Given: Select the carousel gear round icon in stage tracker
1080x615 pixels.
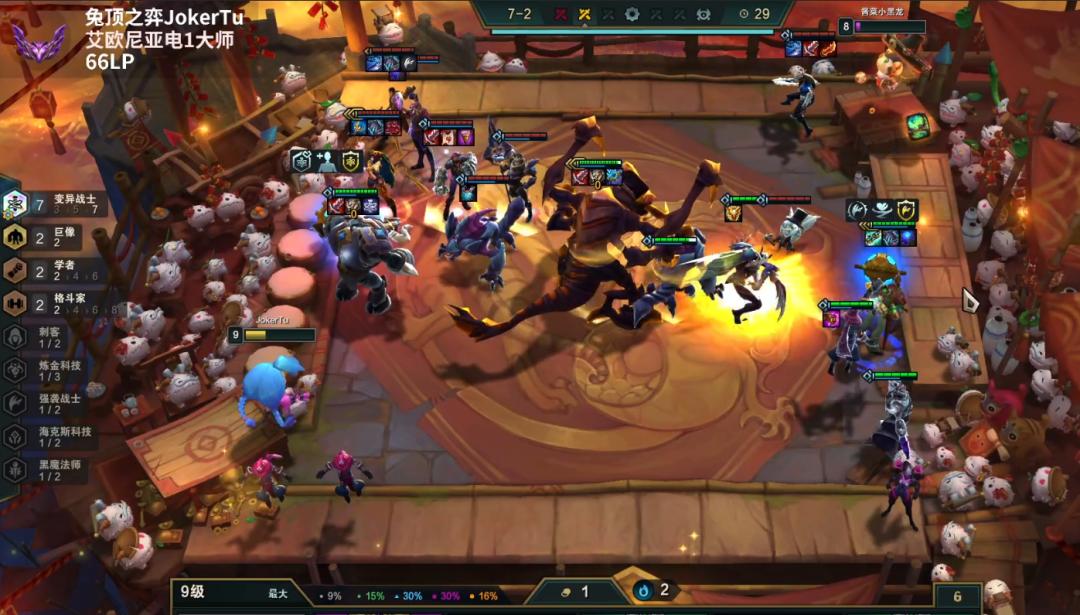Looking at the screenshot, I should (632, 14).
